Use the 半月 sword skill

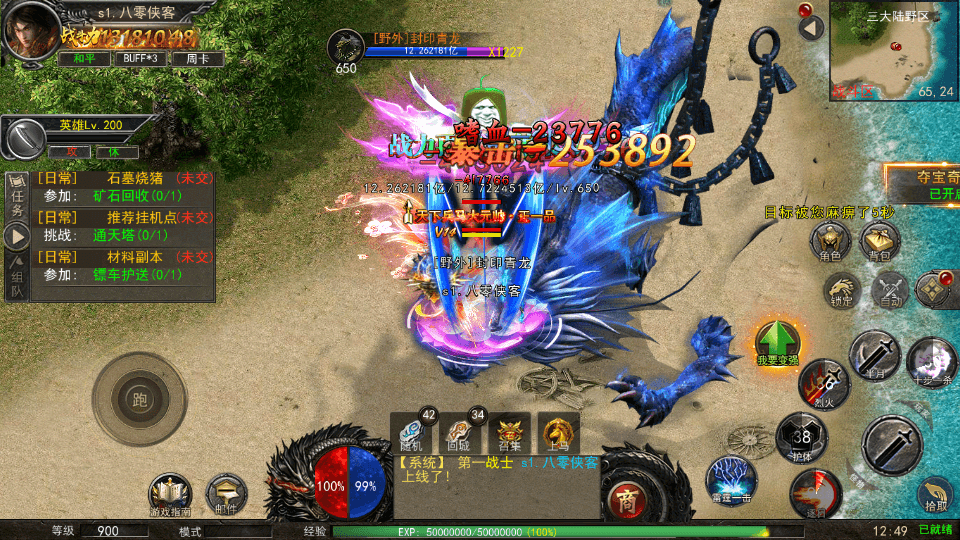pyautogui.click(x=876, y=355)
